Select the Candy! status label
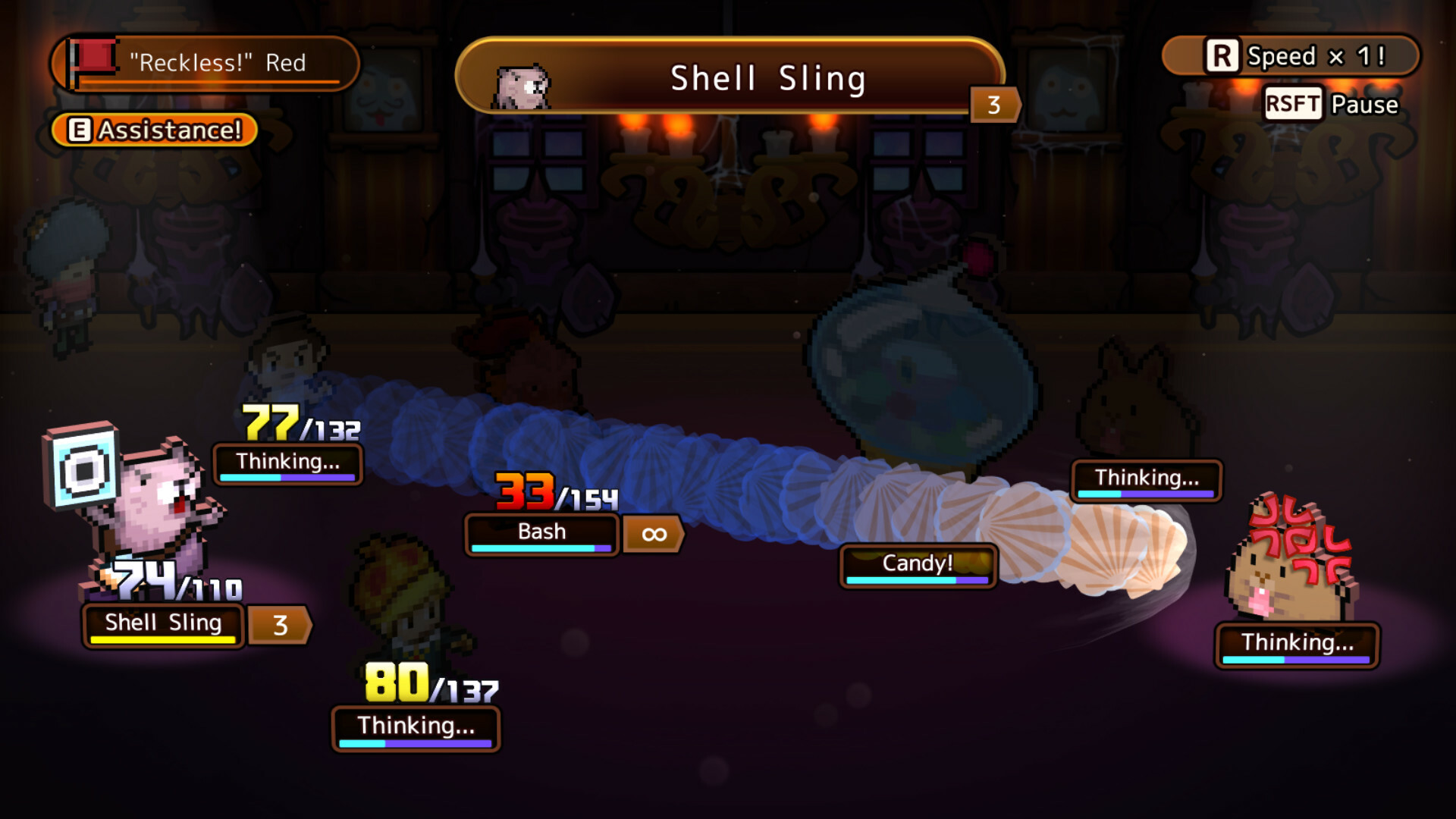 [x=918, y=563]
